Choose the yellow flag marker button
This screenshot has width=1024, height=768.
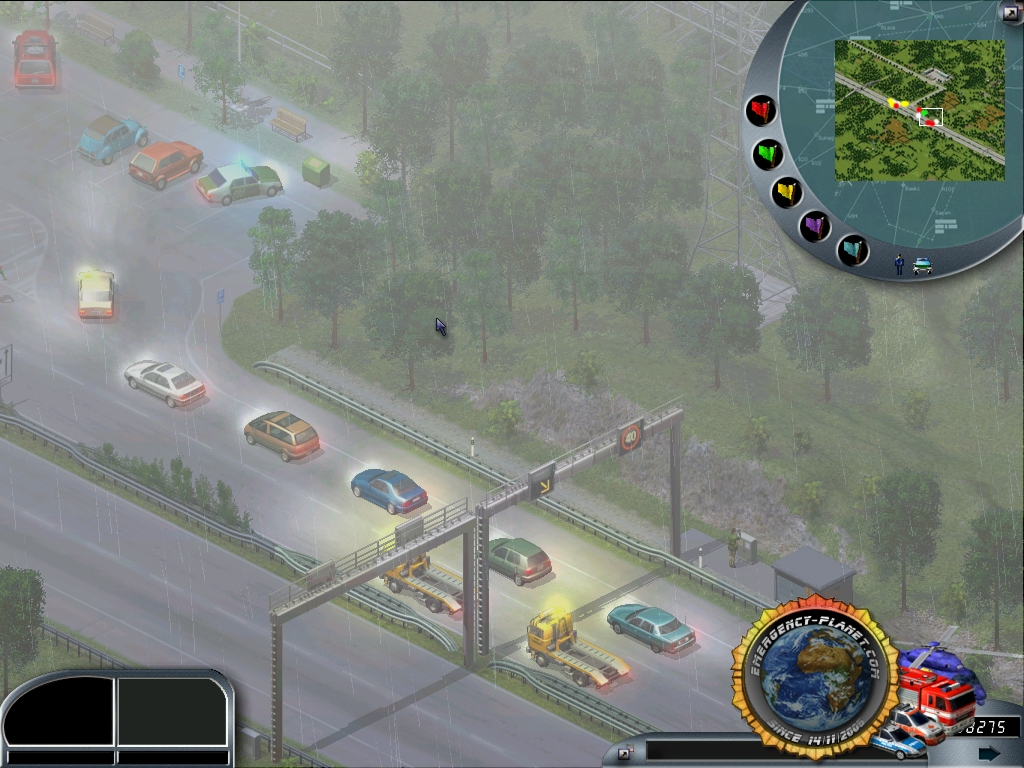[x=788, y=192]
